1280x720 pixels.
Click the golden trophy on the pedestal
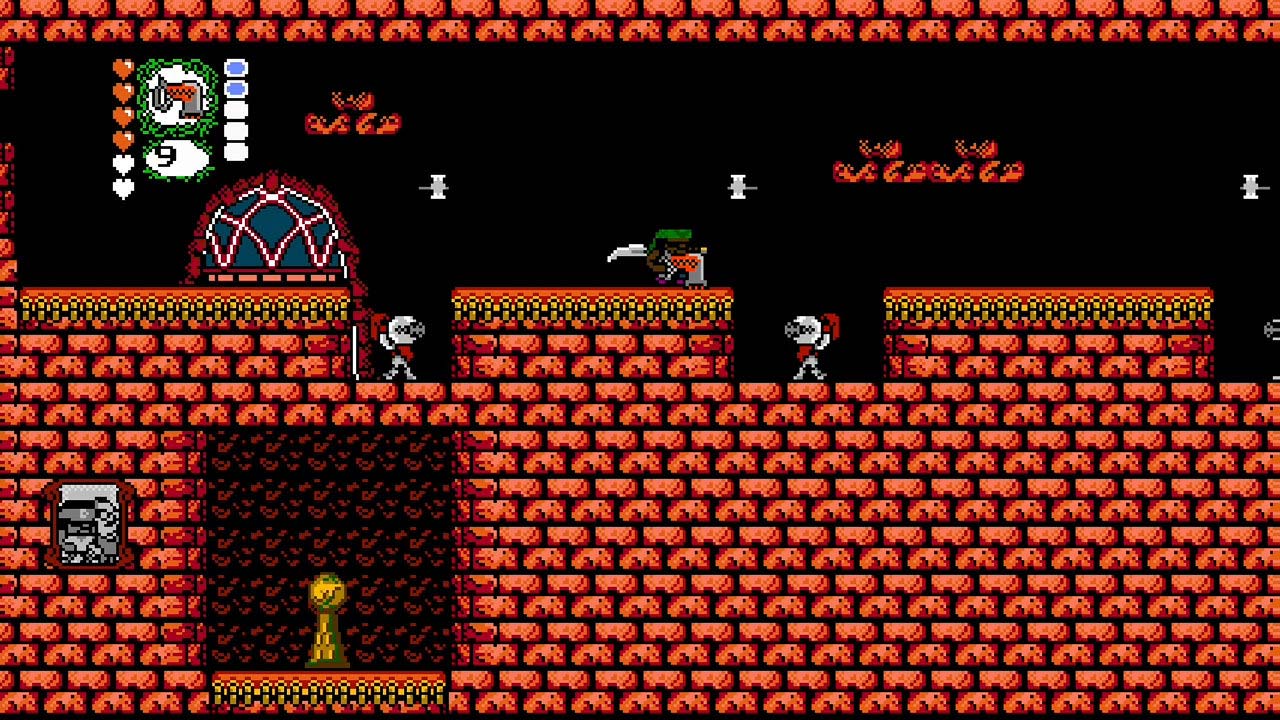tap(328, 620)
